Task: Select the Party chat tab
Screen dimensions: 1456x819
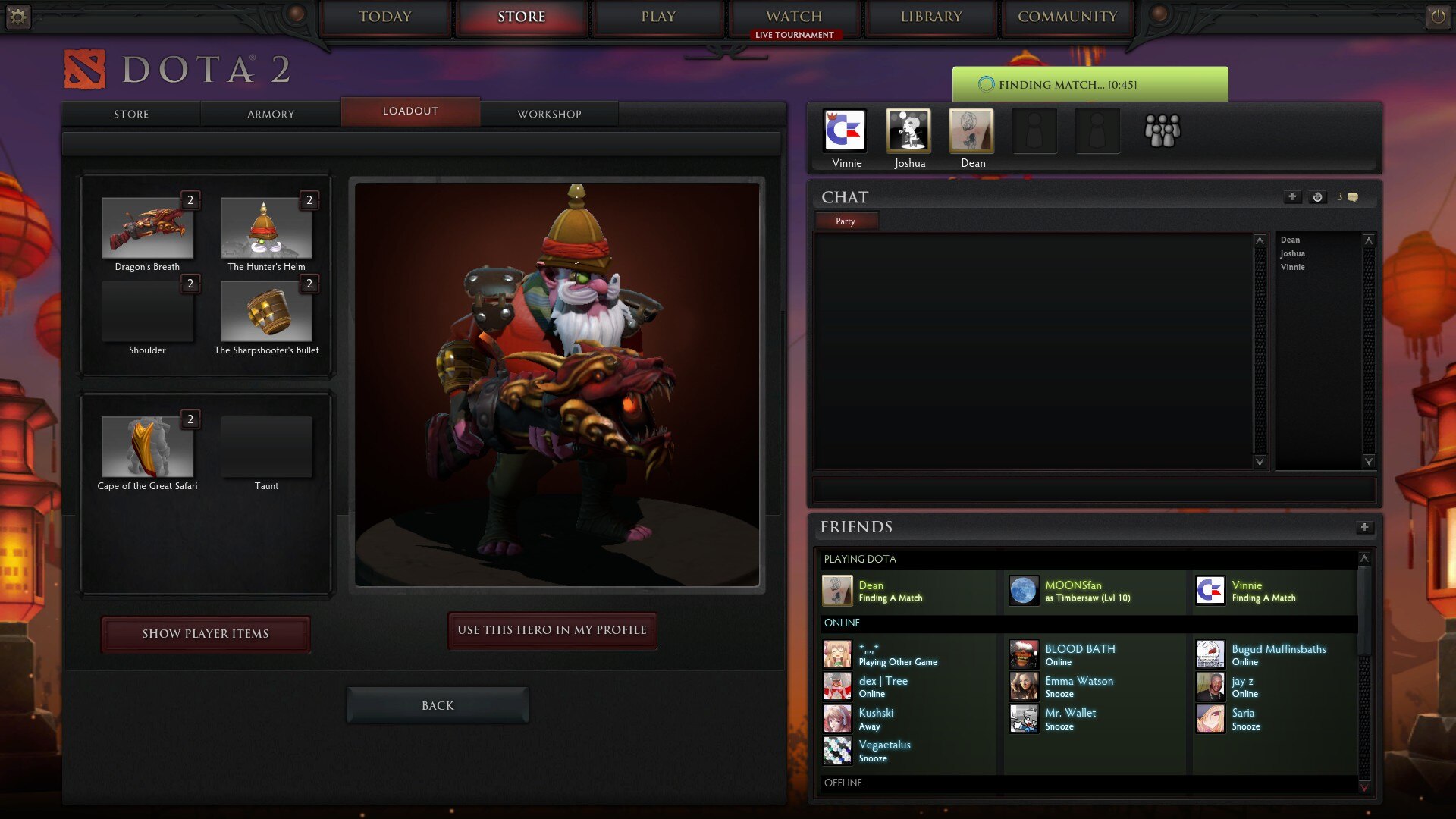Action: (x=846, y=221)
